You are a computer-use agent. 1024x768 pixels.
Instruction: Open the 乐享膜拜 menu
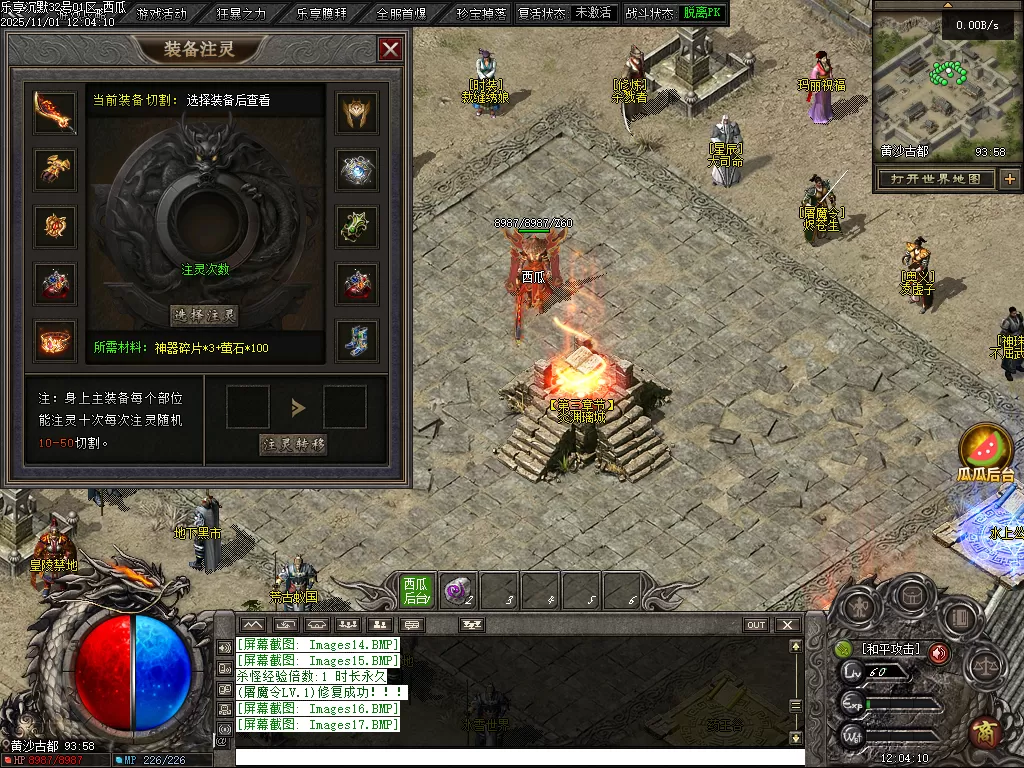322,14
